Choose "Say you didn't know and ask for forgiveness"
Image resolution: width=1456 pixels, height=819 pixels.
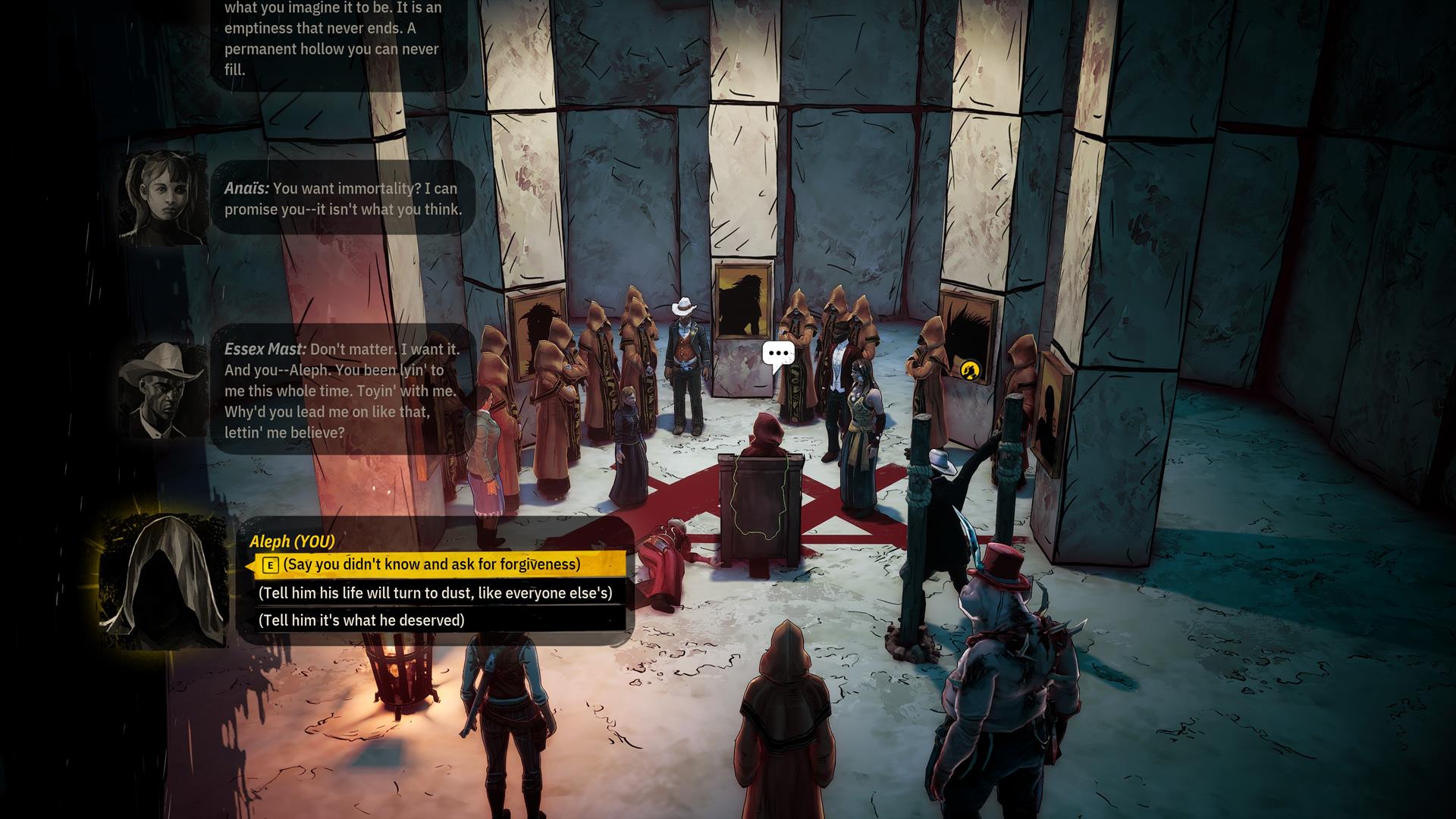[431, 564]
